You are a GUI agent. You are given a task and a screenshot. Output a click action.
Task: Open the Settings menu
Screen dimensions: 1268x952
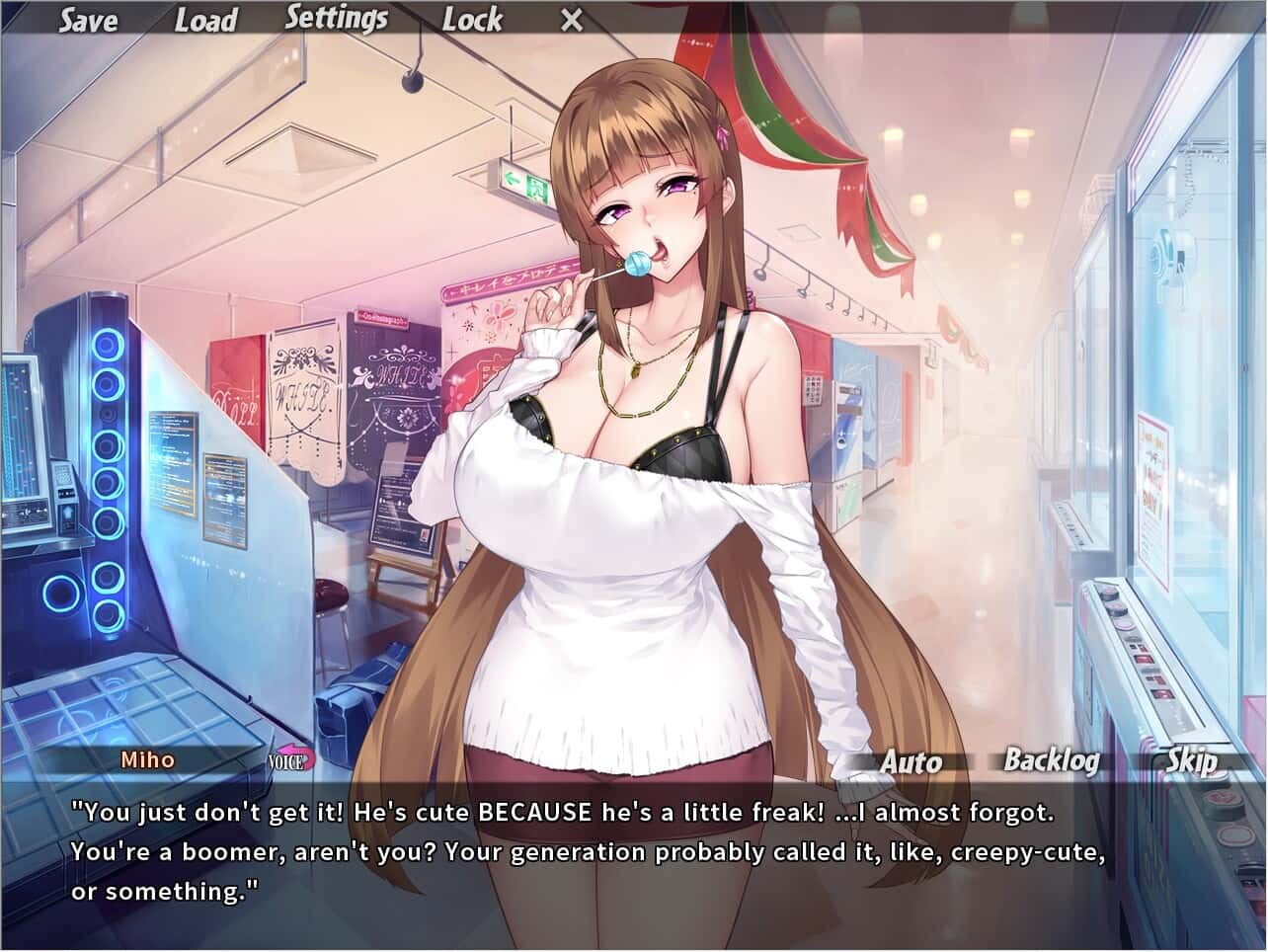338,18
